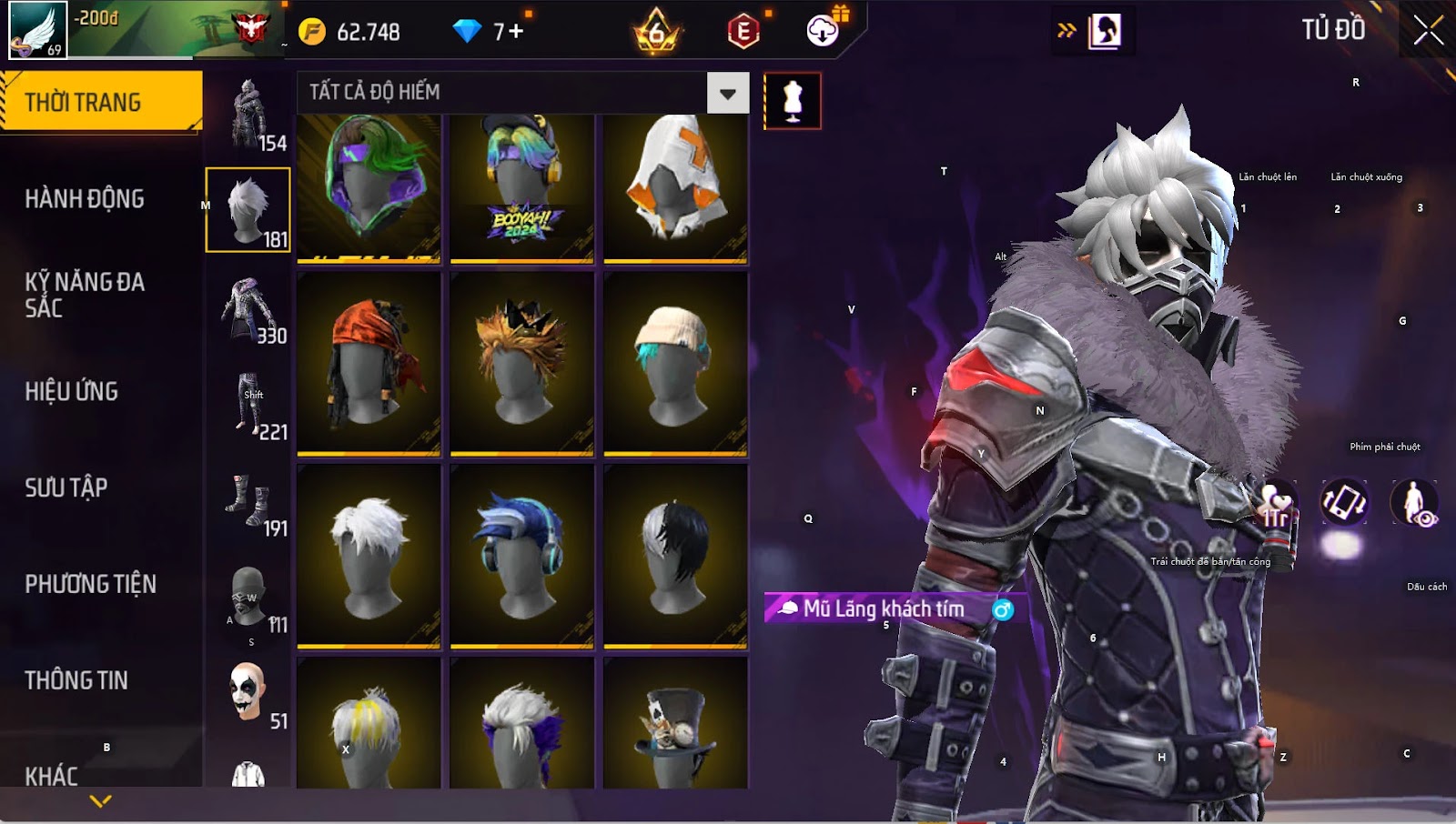Select the Hiệu Ứng tab
The width and height of the screenshot is (1456, 824).
[72, 391]
